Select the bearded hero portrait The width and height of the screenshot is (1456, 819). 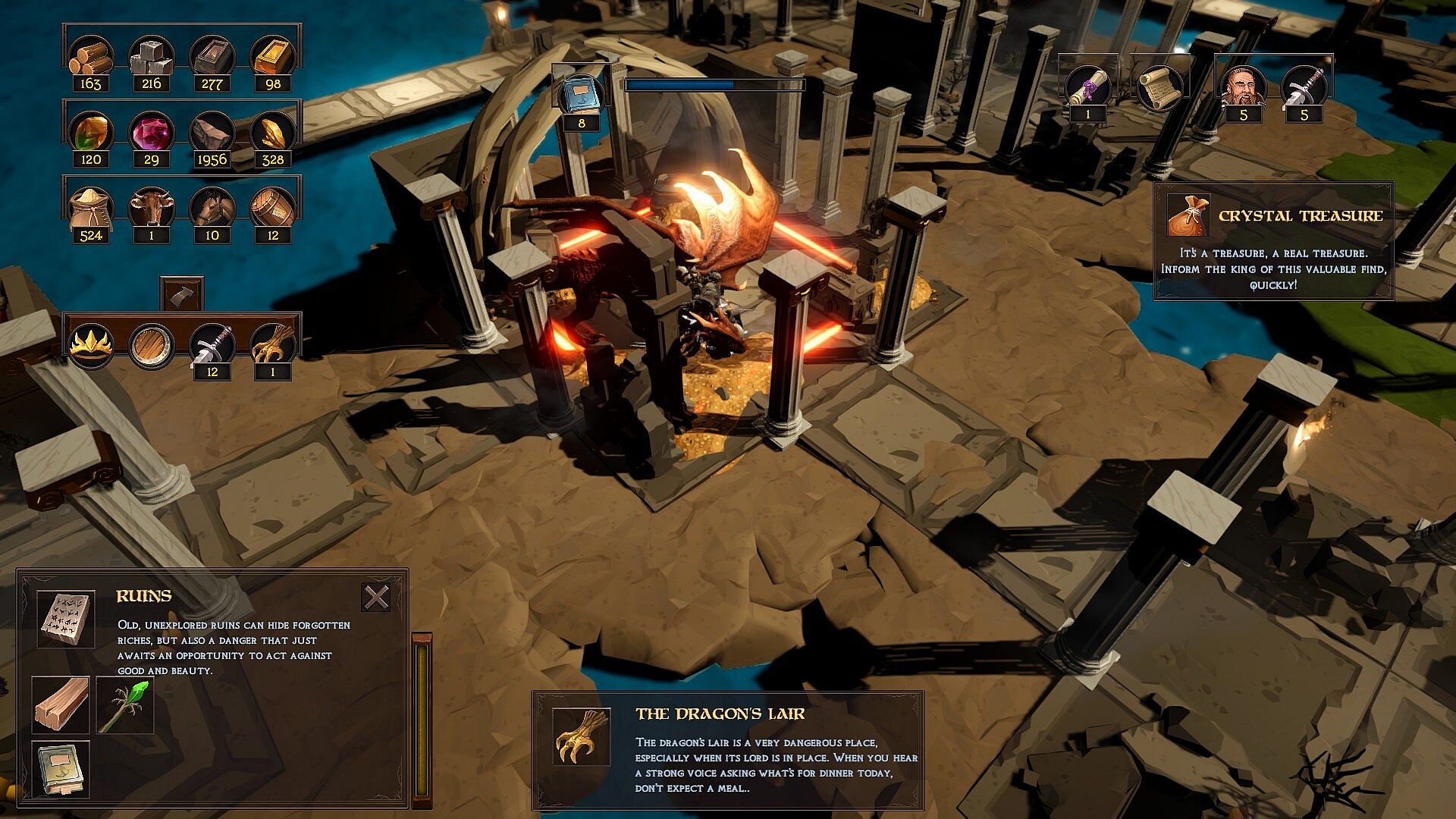[x=1243, y=87]
